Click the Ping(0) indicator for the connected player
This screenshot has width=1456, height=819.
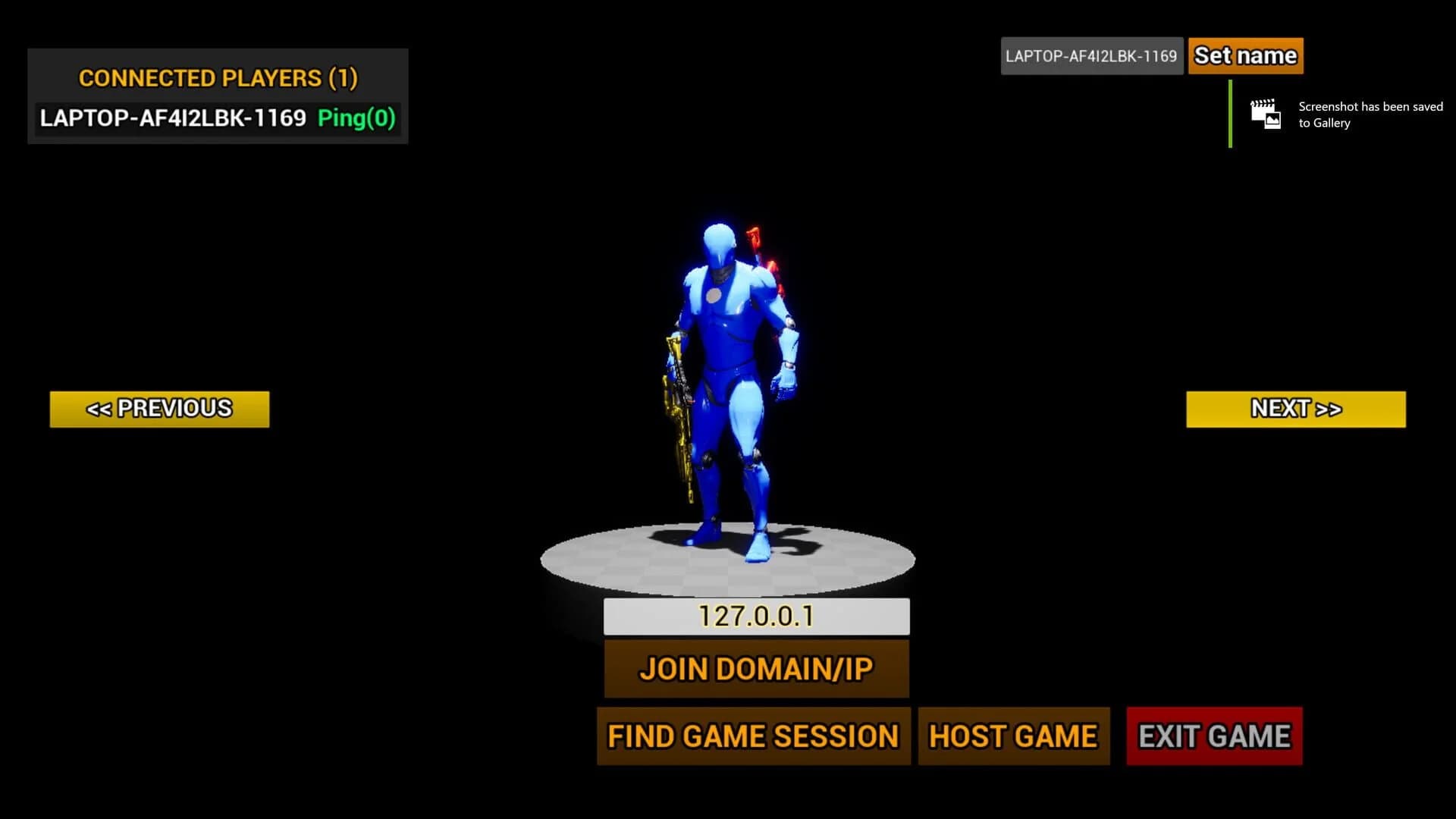click(x=356, y=119)
